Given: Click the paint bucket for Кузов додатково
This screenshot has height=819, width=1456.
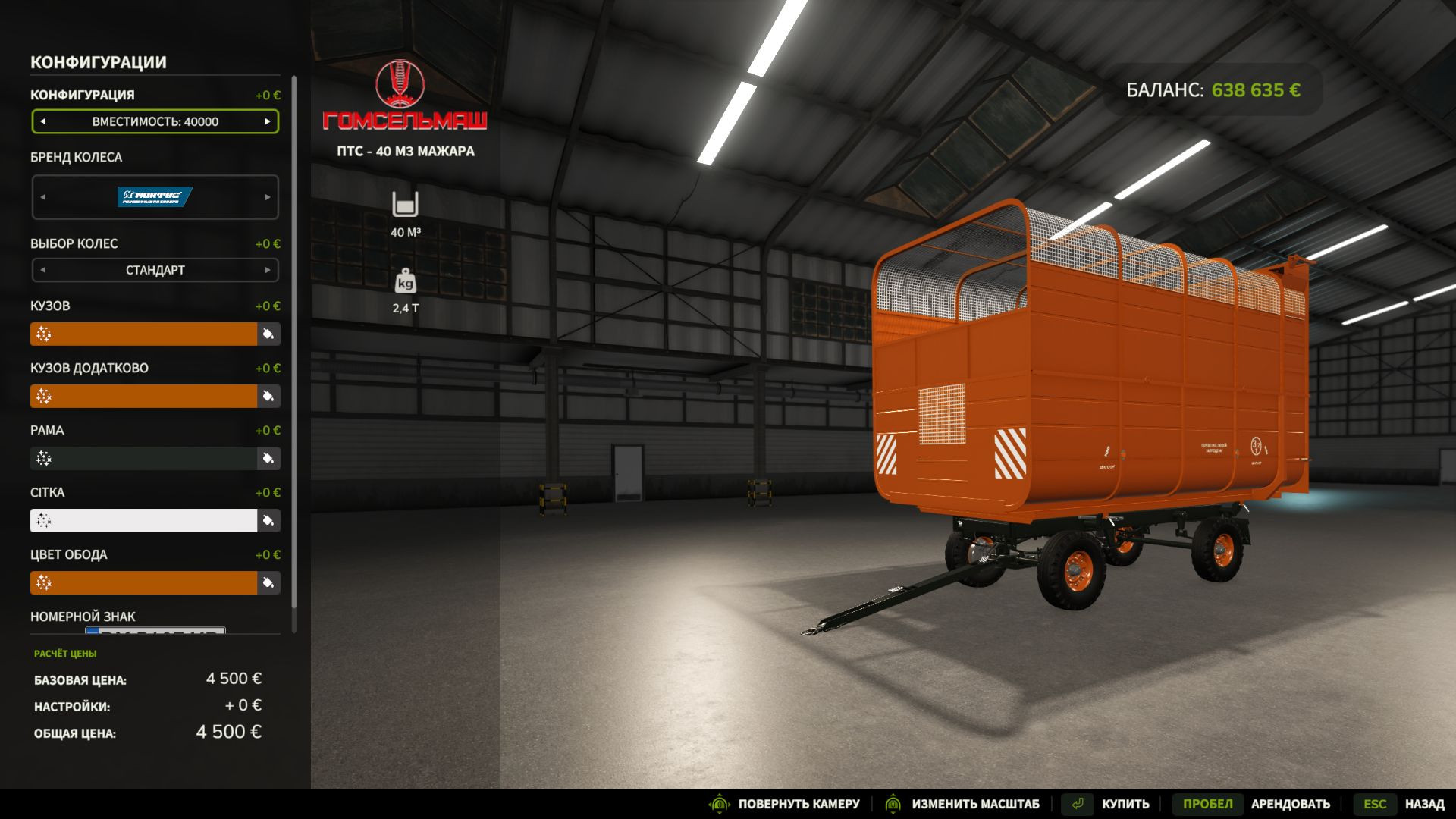Looking at the screenshot, I should 268,396.
